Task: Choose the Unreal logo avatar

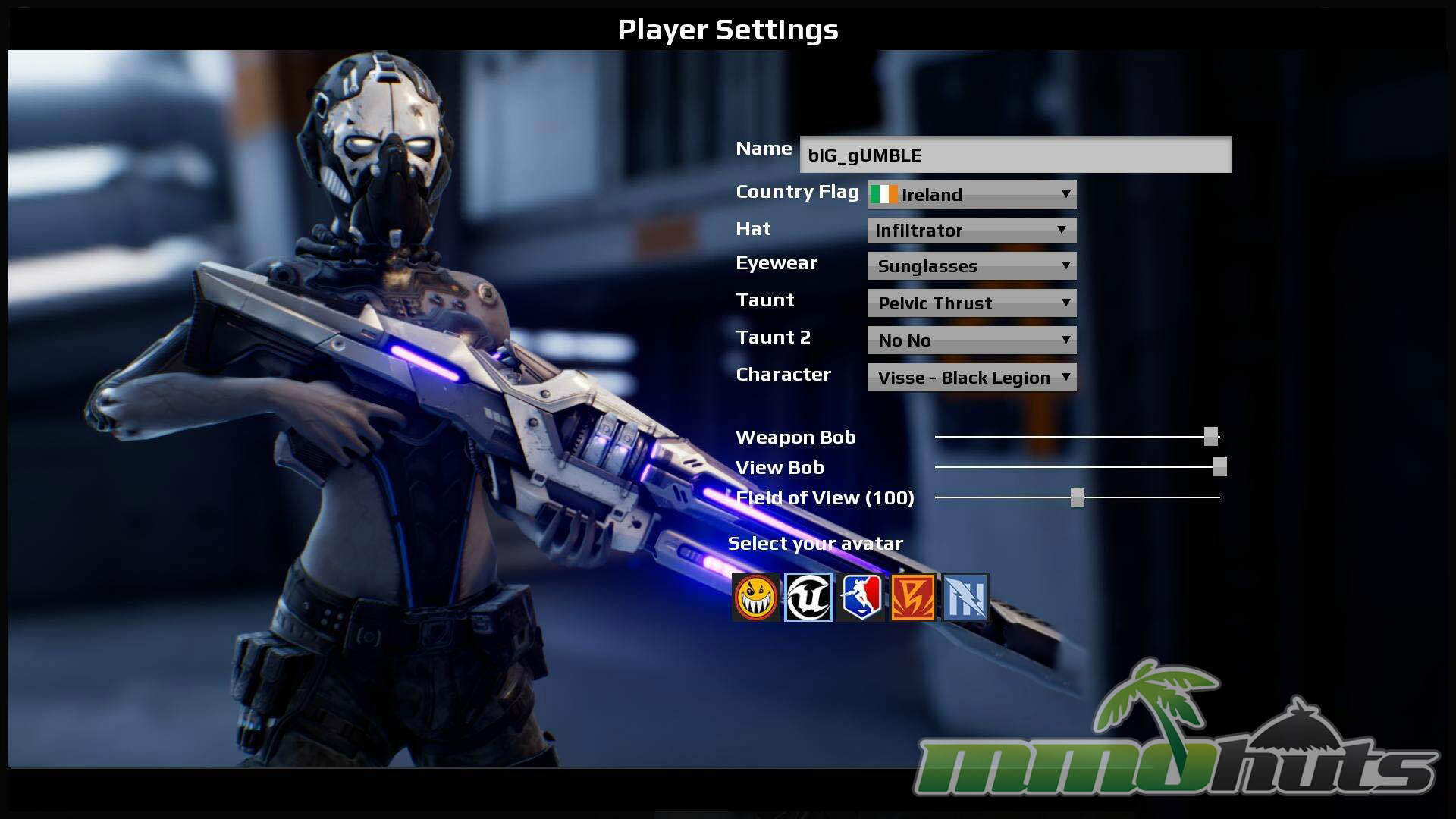Action: [x=808, y=598]
